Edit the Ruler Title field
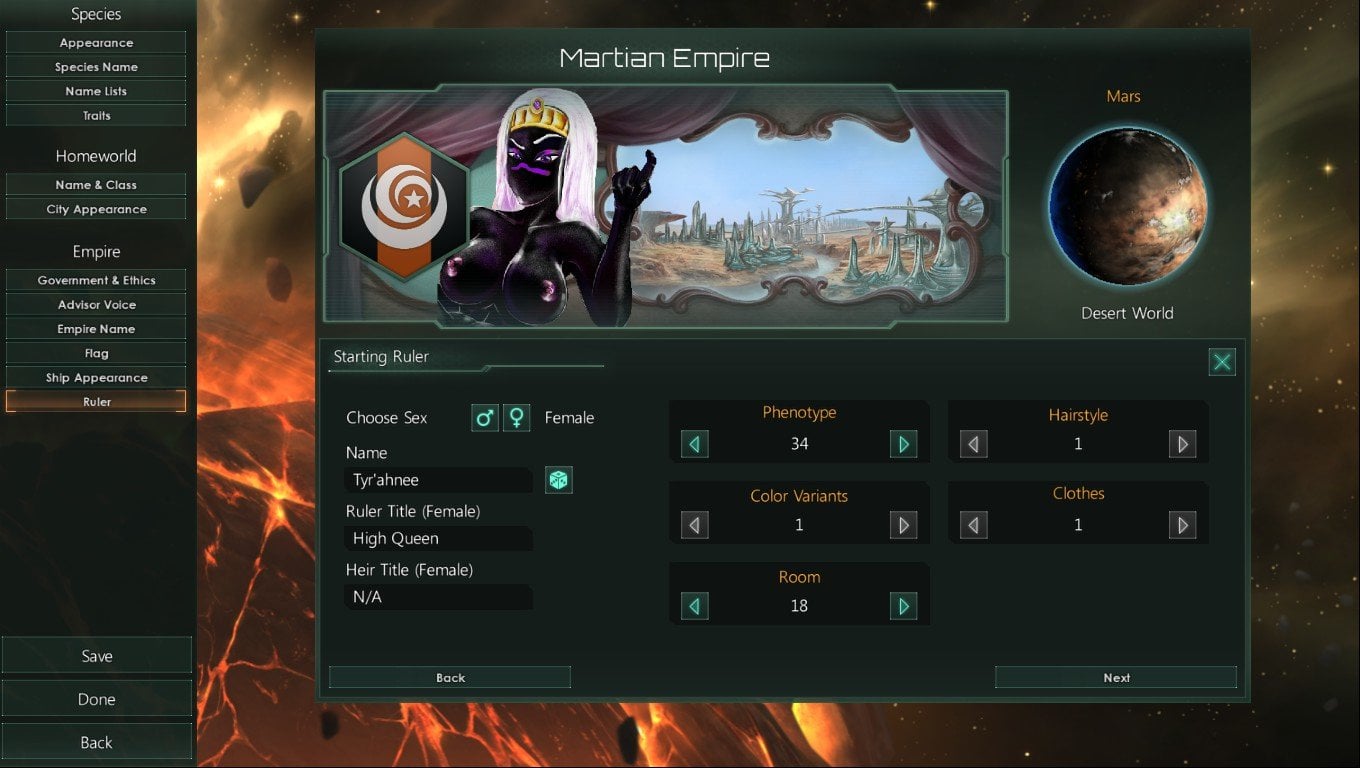1360x768 pixels. [x=438, y=538]
